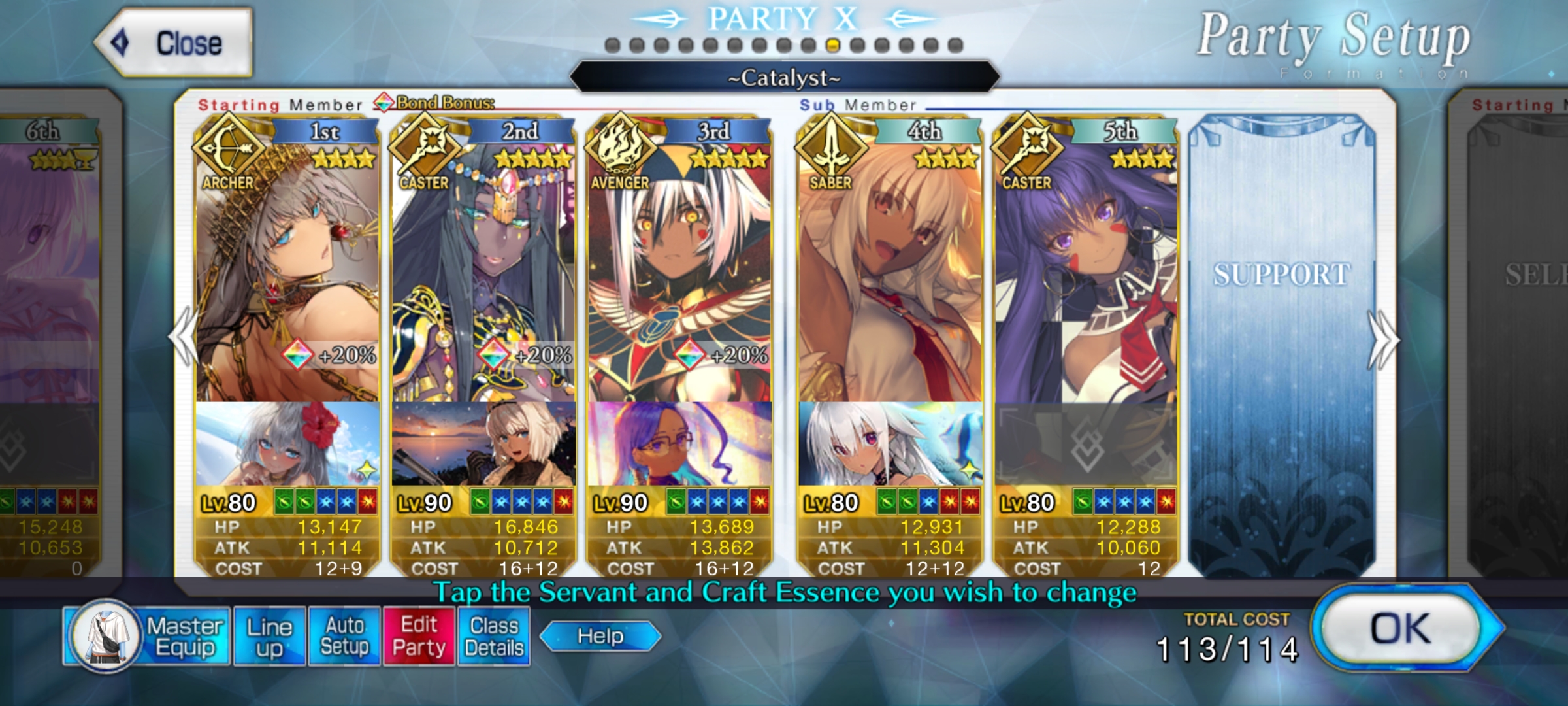
Task: Tap the empty Craft Essence slot under 5th Caster
Action: pyautogui.click(x=1086, y=445)
